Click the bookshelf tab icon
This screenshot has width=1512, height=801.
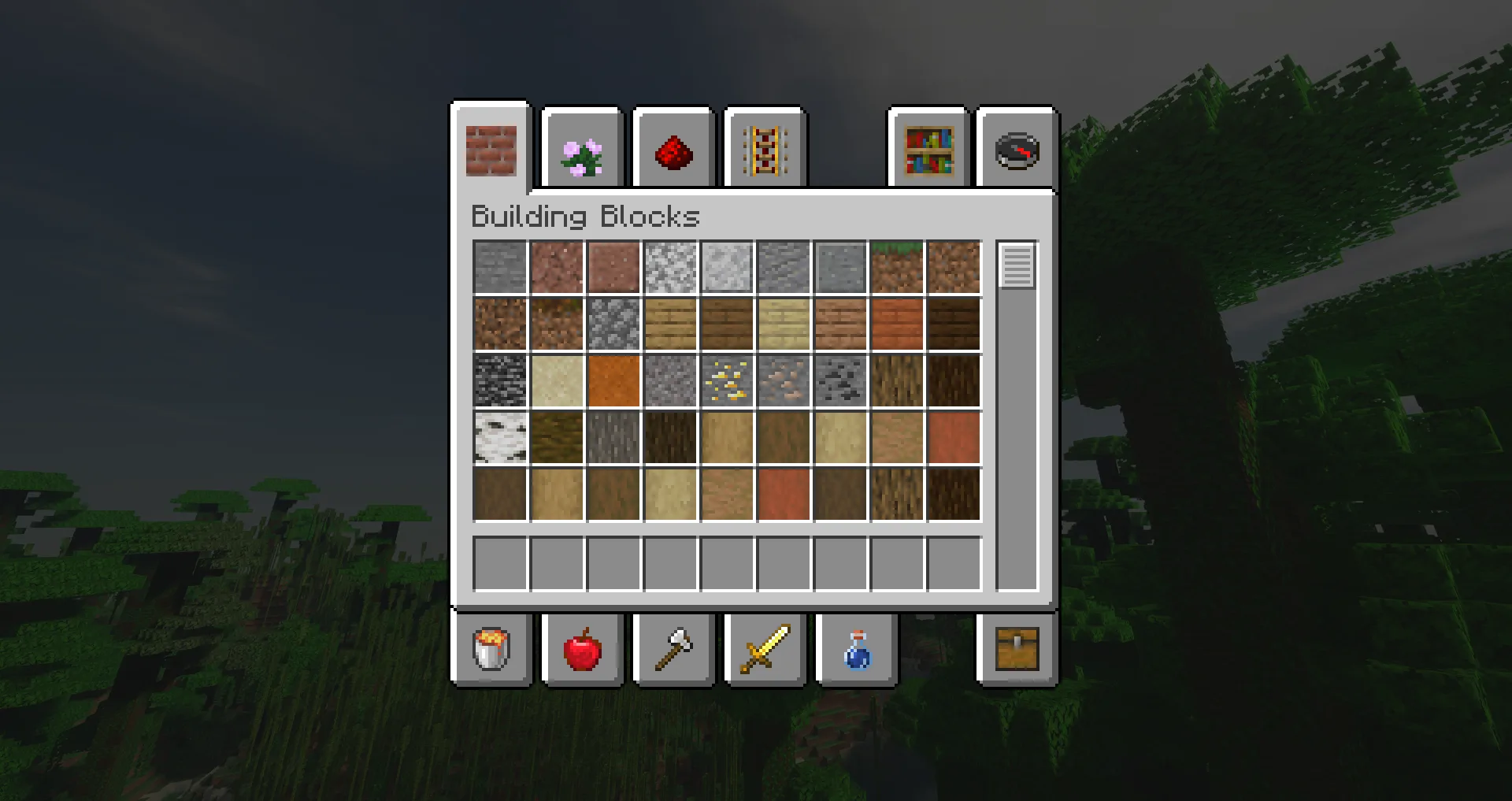(x=929, y=148)
